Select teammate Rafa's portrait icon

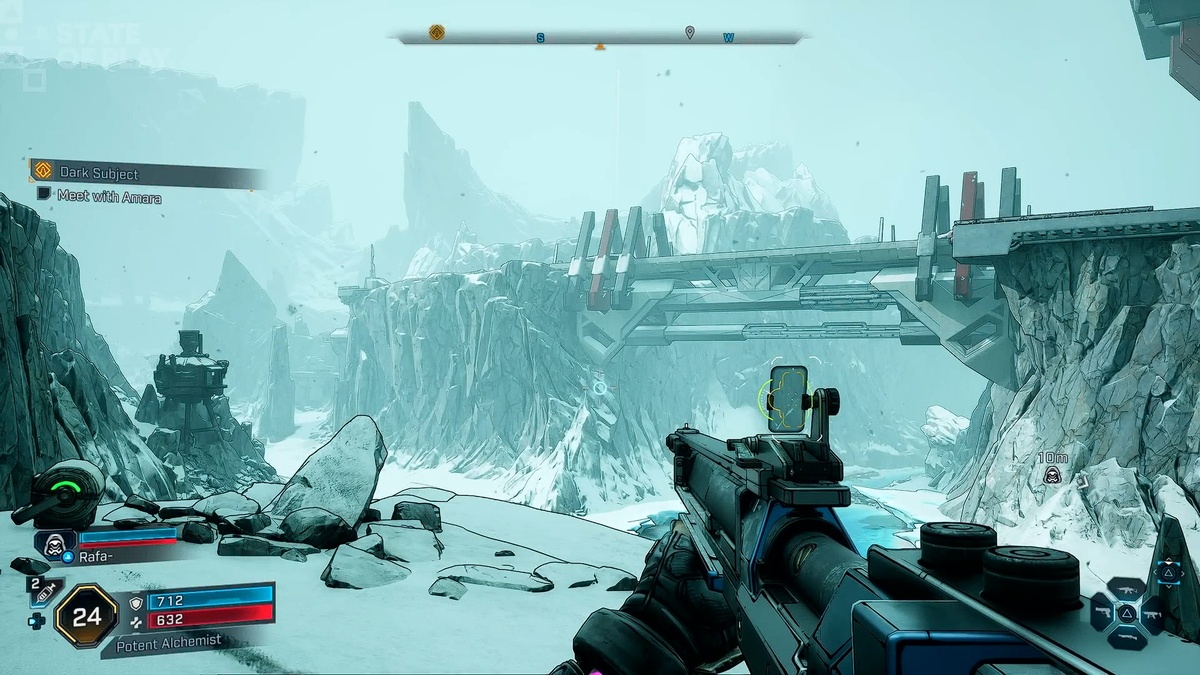[x=56, y=542]
